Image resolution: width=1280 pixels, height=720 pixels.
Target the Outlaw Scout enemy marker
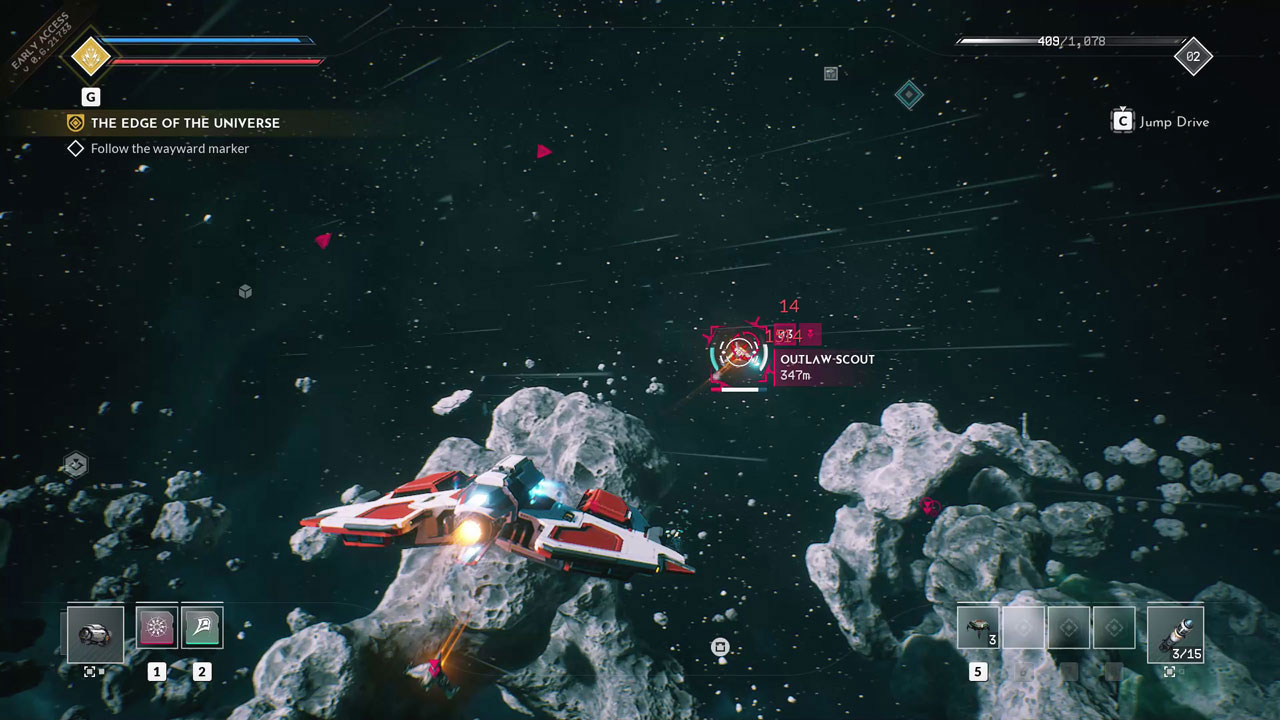738,353
